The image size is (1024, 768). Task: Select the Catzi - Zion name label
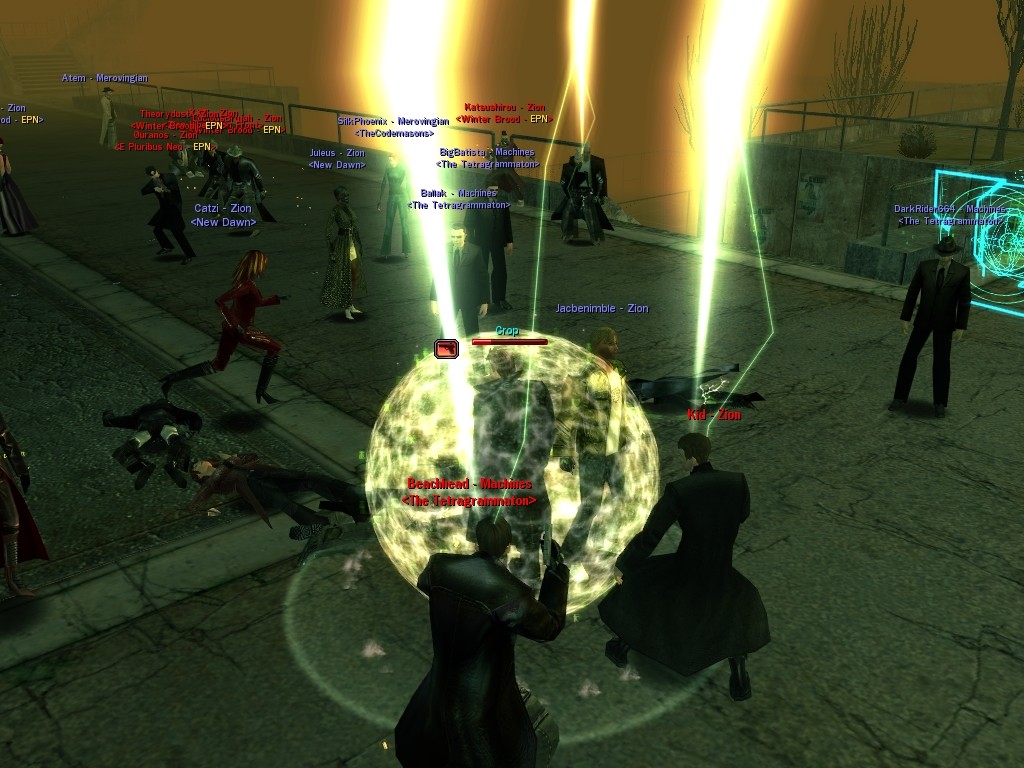[x=223, y=209]
